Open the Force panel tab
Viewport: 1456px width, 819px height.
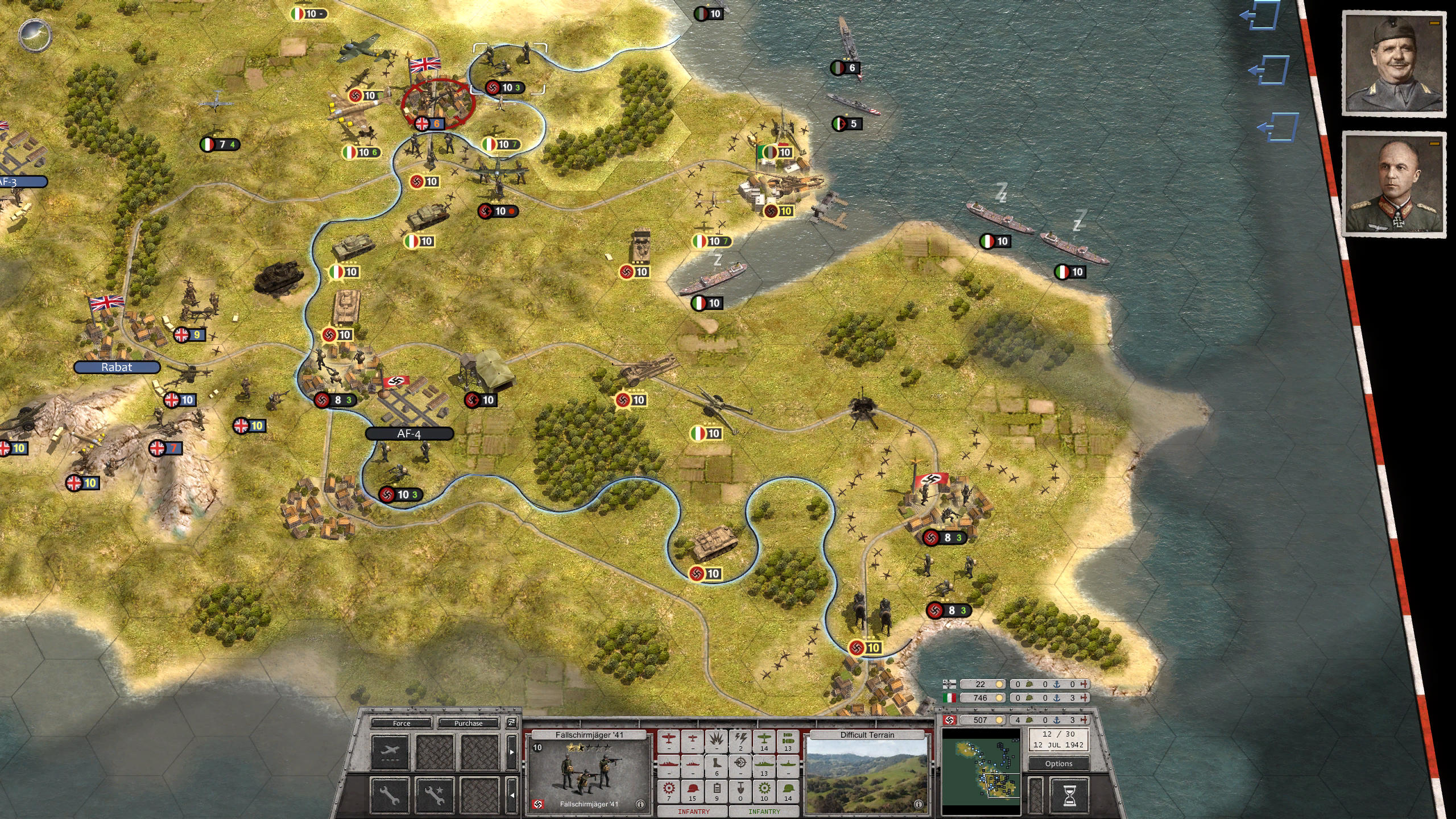(402, 723)
